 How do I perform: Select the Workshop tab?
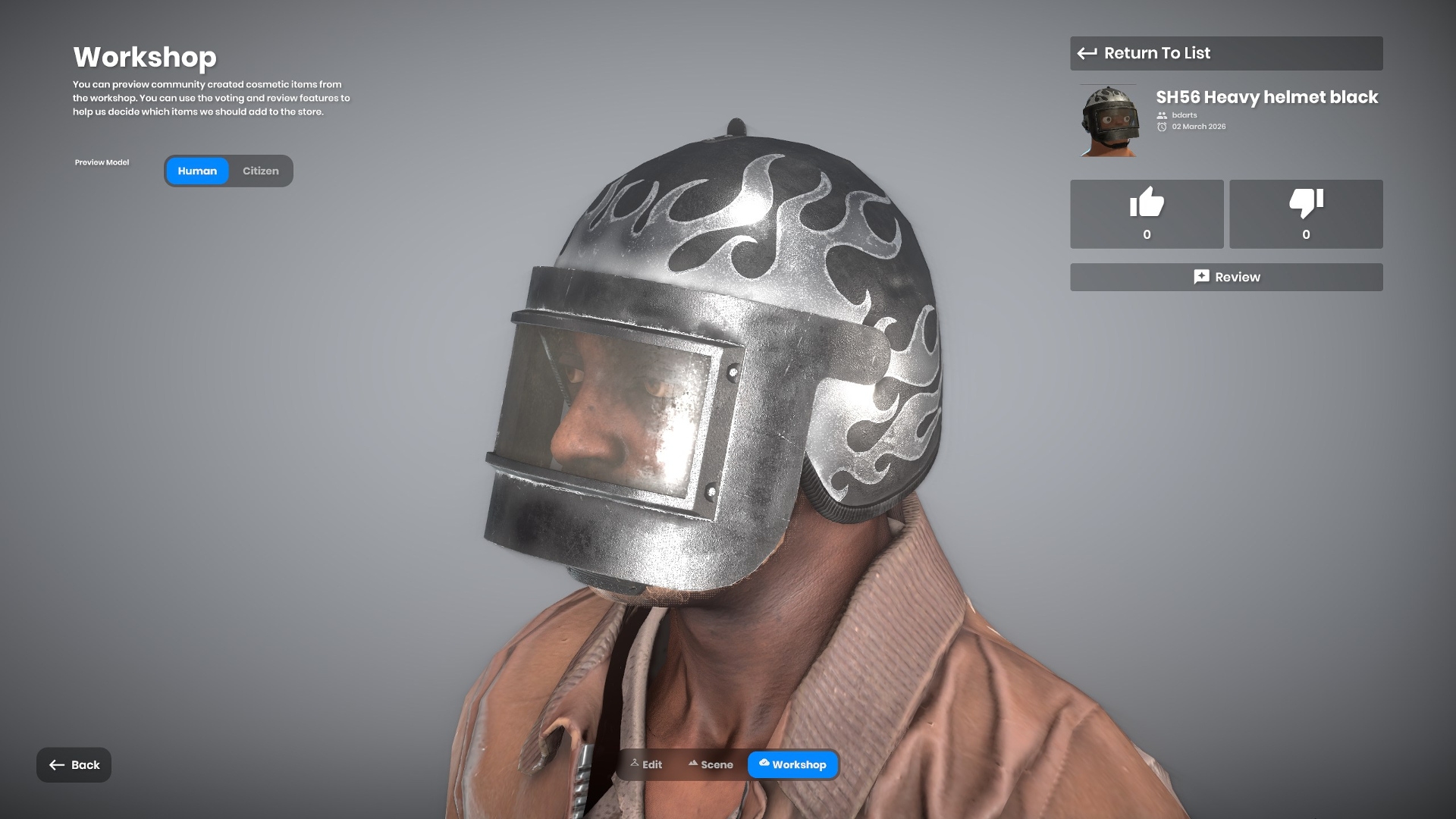(x=792, y=764)
